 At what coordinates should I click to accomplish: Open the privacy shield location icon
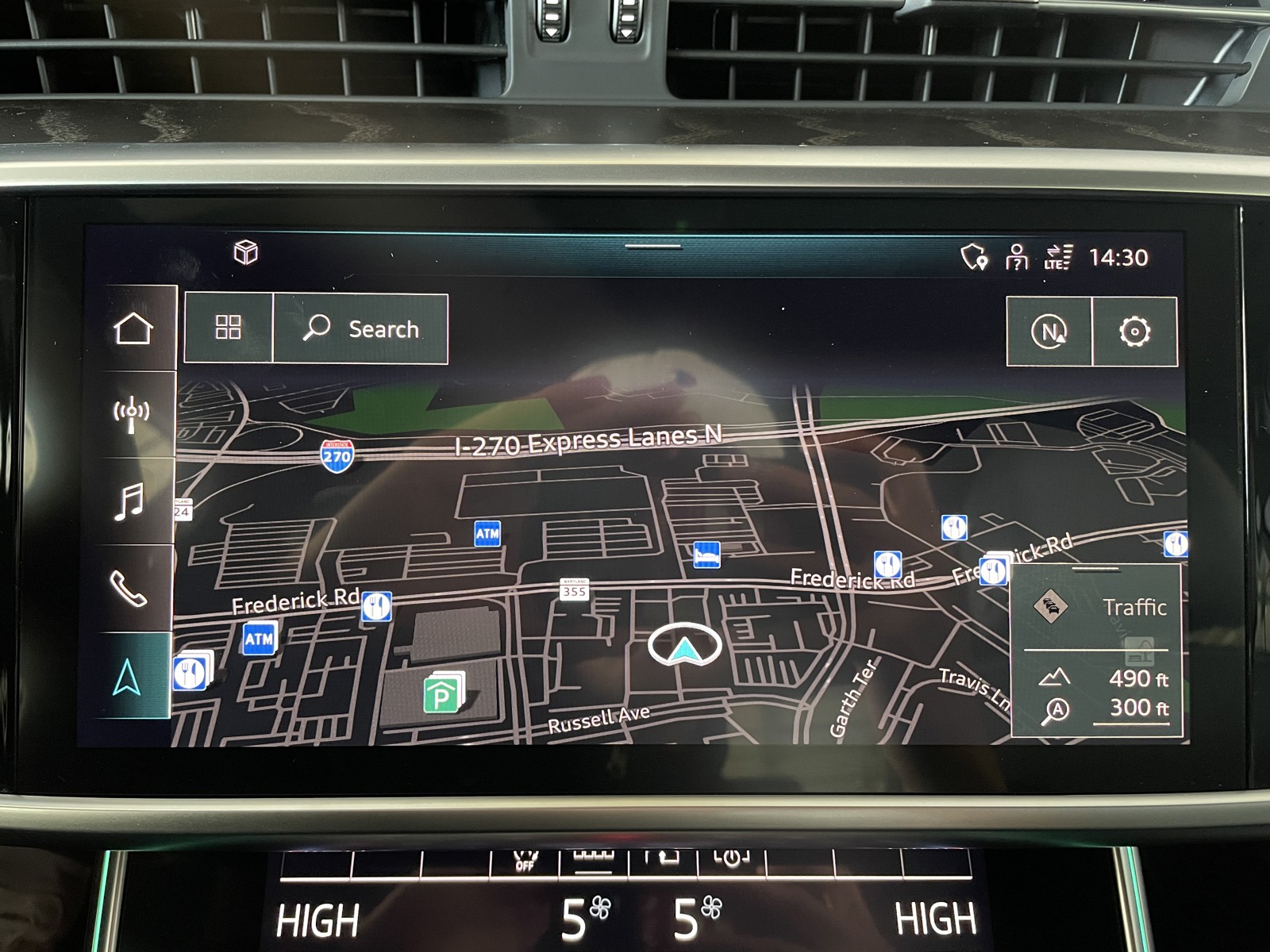coord(974,257)
